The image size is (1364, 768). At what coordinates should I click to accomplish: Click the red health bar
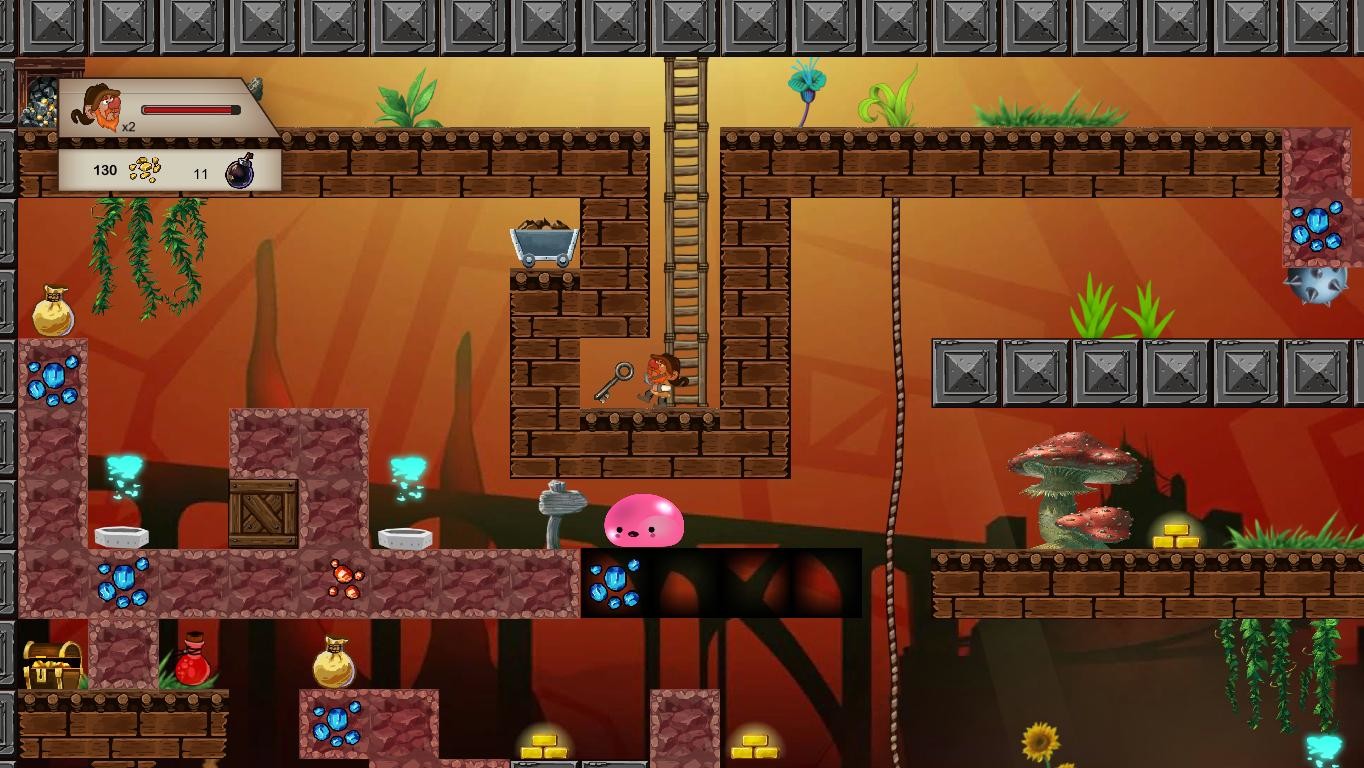point(189,110)
